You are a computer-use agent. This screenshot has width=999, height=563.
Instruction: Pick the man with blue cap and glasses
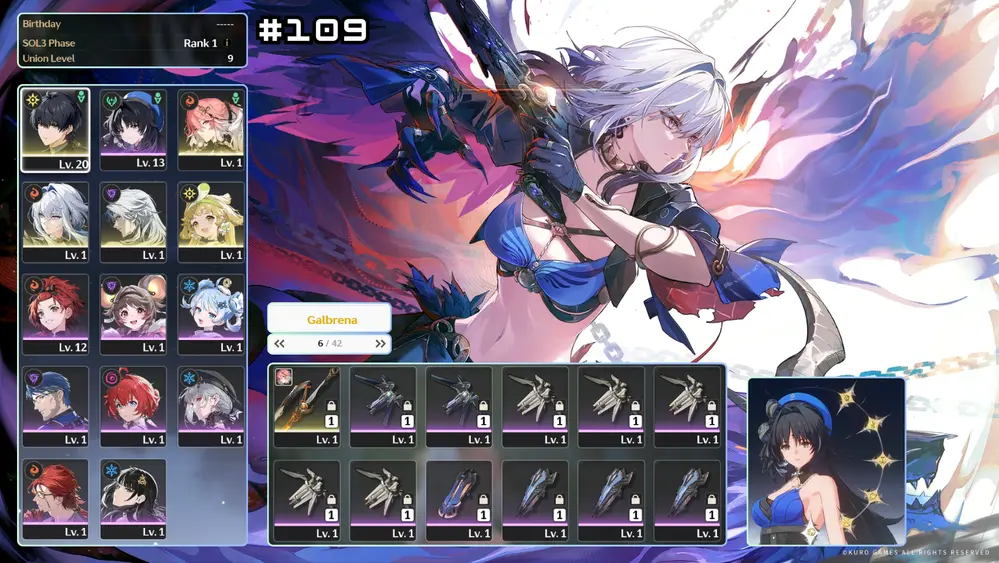[x=55, y=406]
